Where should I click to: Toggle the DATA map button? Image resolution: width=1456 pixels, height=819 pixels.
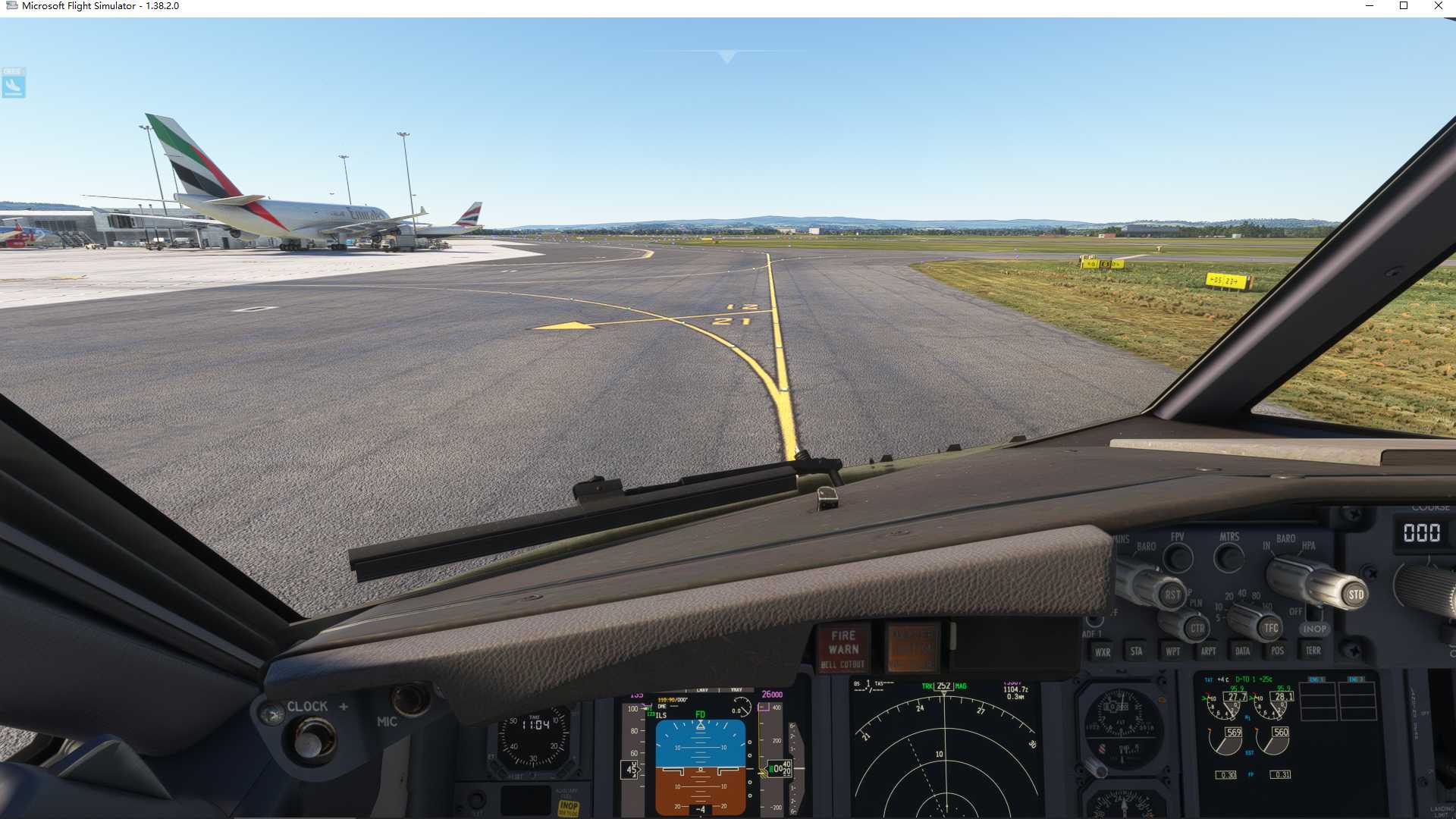tap(1242, 651)
